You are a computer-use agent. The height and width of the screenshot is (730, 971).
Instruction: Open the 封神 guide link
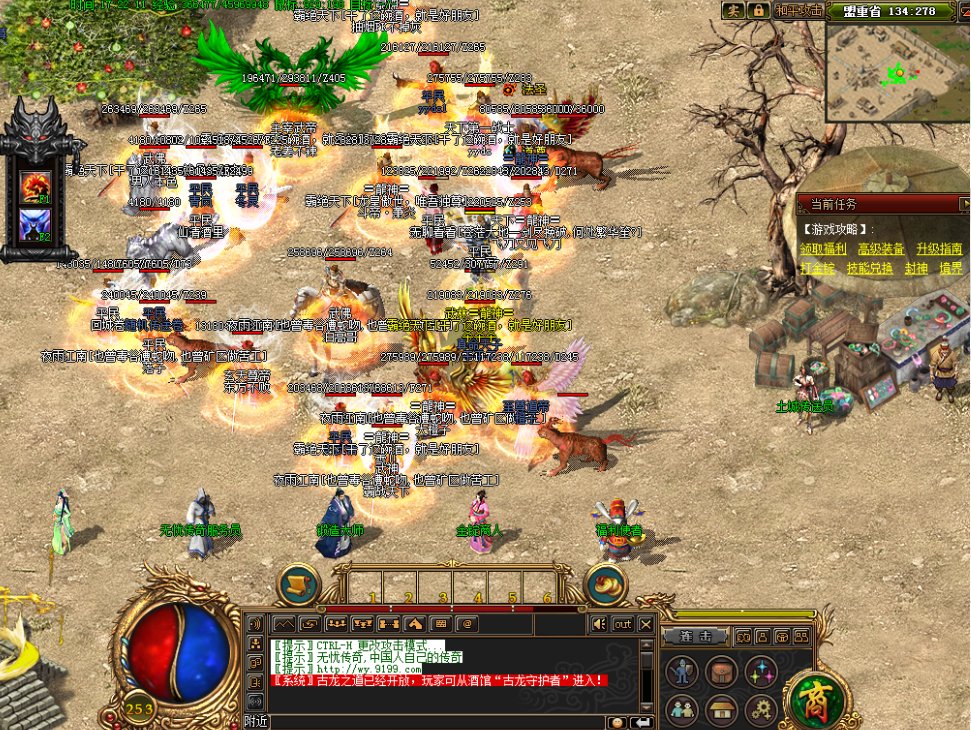point(916,269)
